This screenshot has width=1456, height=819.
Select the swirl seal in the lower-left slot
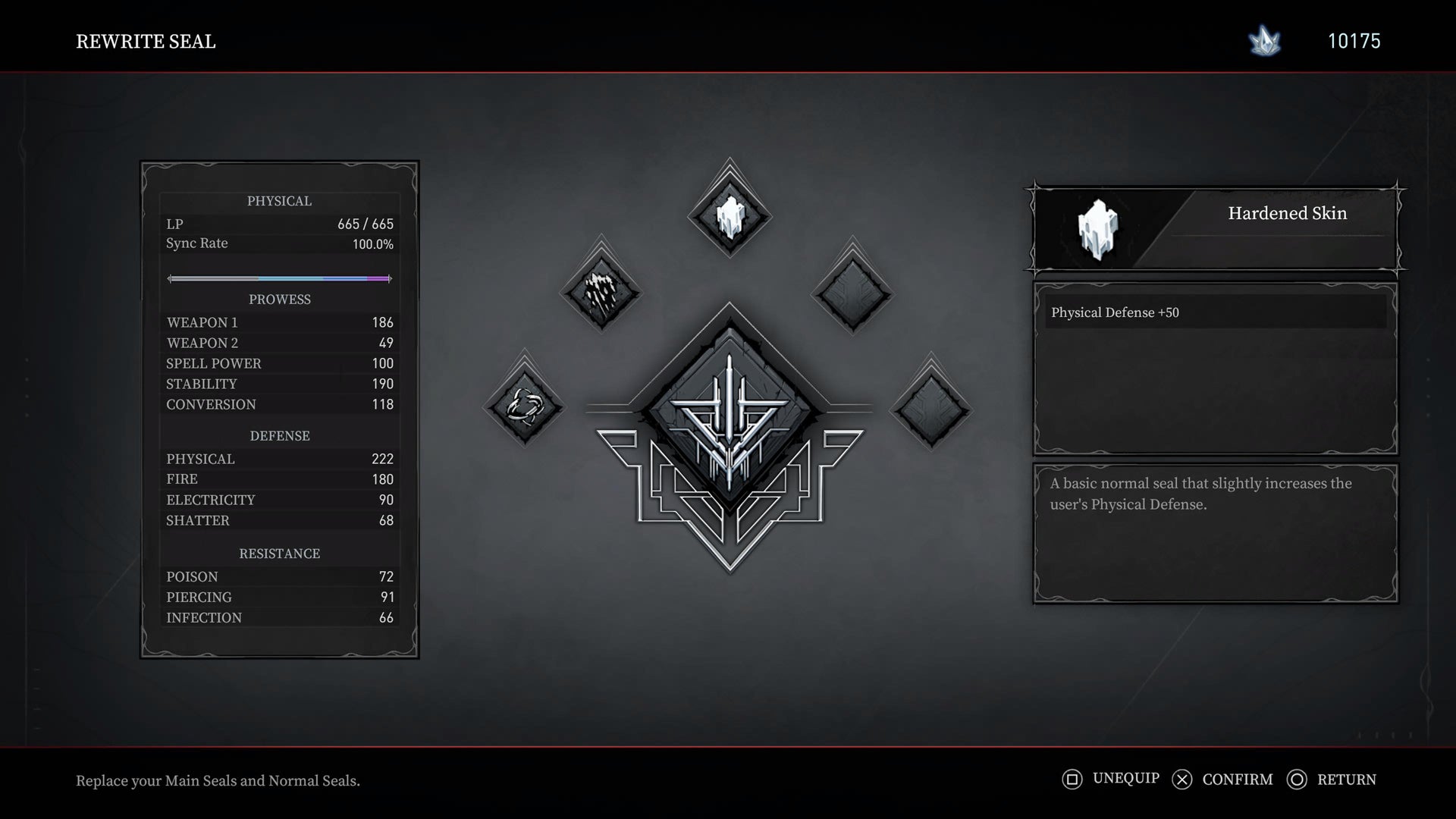click(x=525, y=407)
